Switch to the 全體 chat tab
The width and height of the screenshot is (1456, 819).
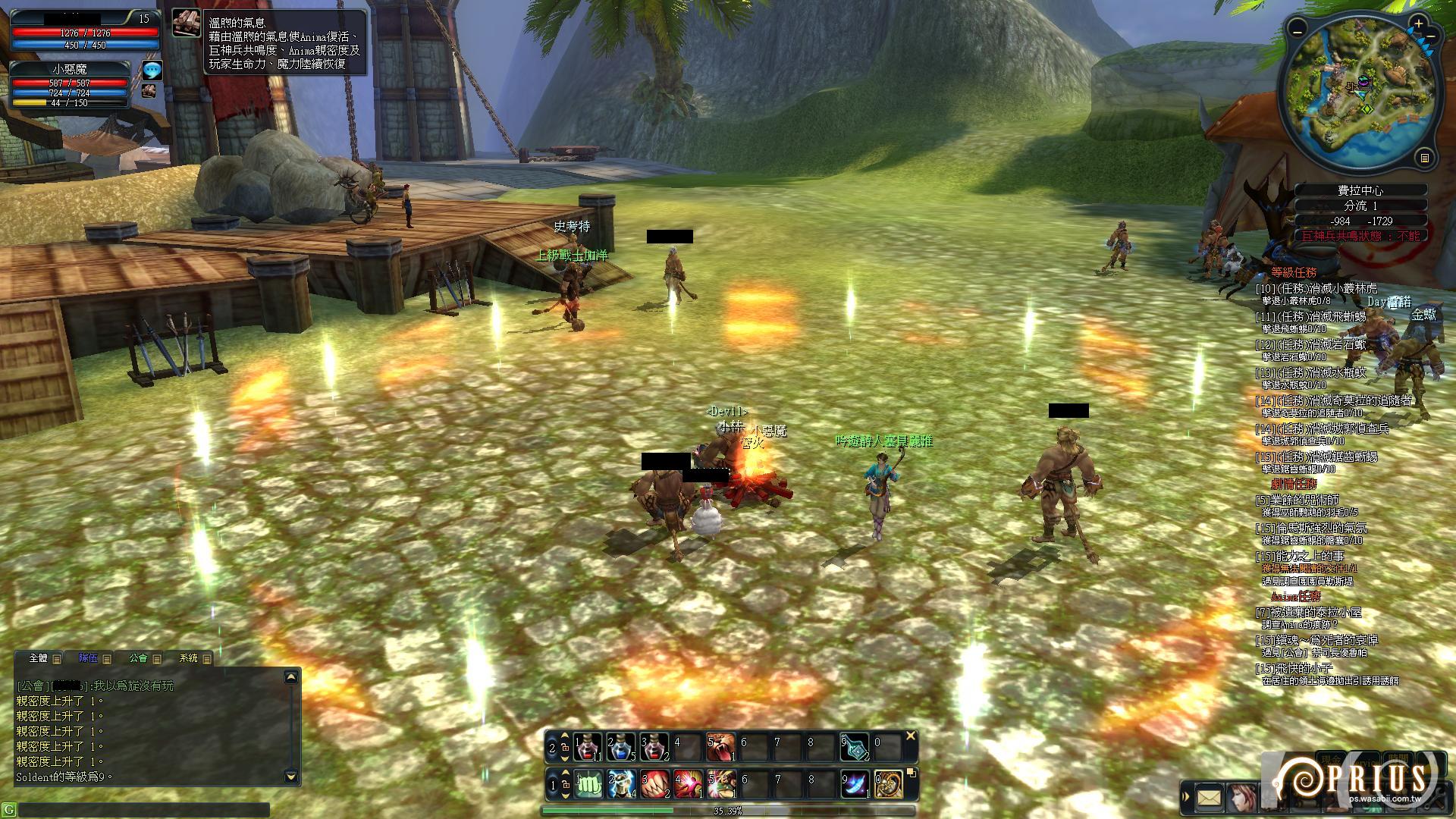38,658
